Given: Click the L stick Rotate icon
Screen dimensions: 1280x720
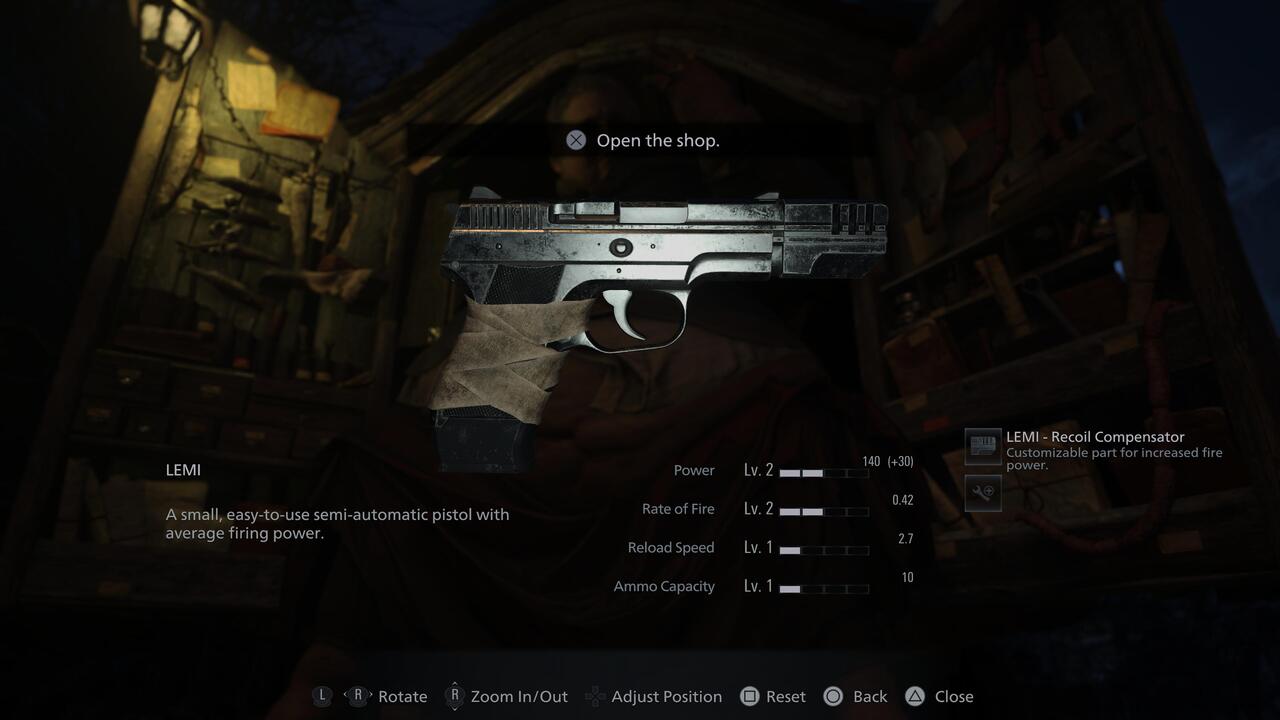Looking at the screenshot, I should coord(322,696).
